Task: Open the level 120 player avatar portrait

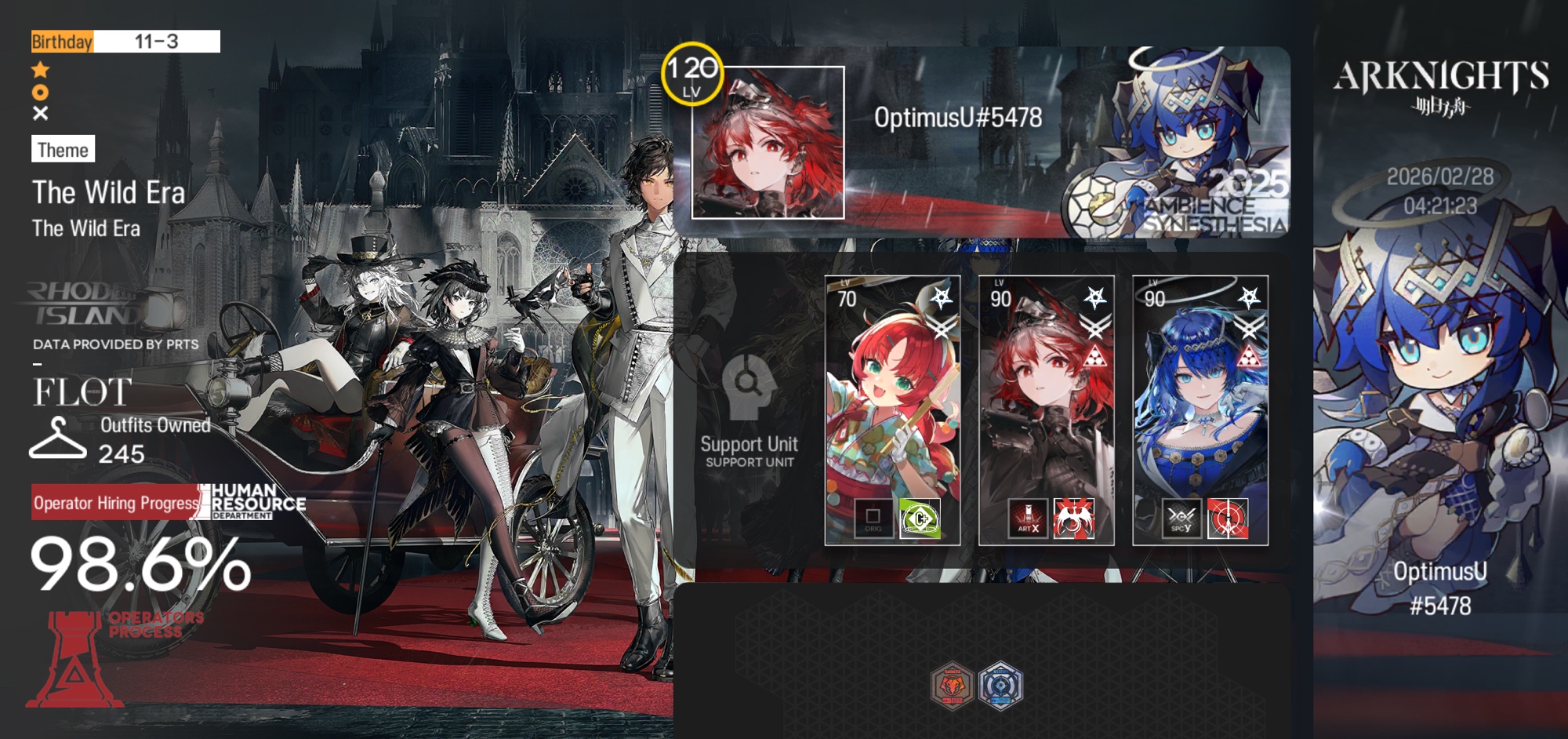Action: (768, 143)
